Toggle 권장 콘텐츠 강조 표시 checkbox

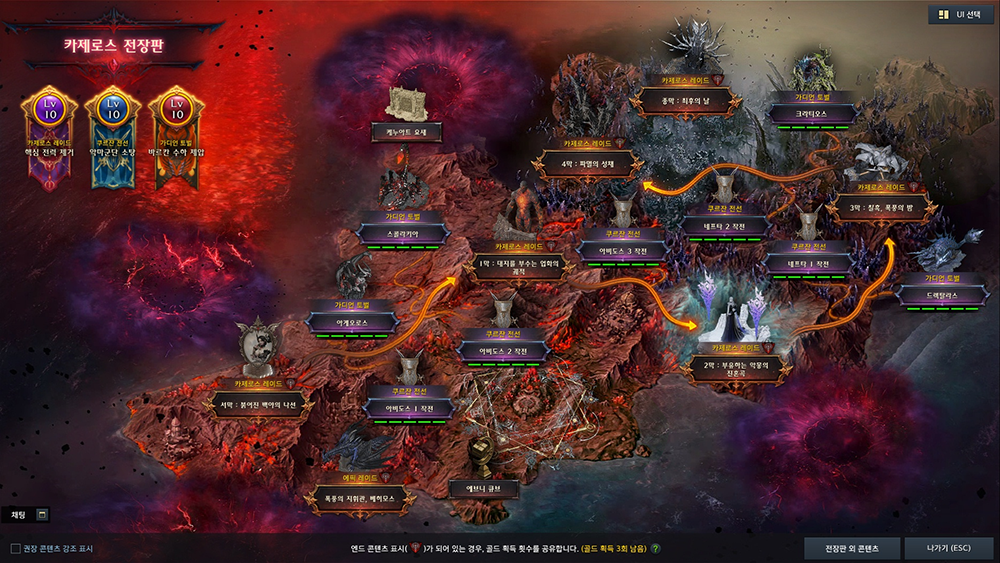coord(16,548)
